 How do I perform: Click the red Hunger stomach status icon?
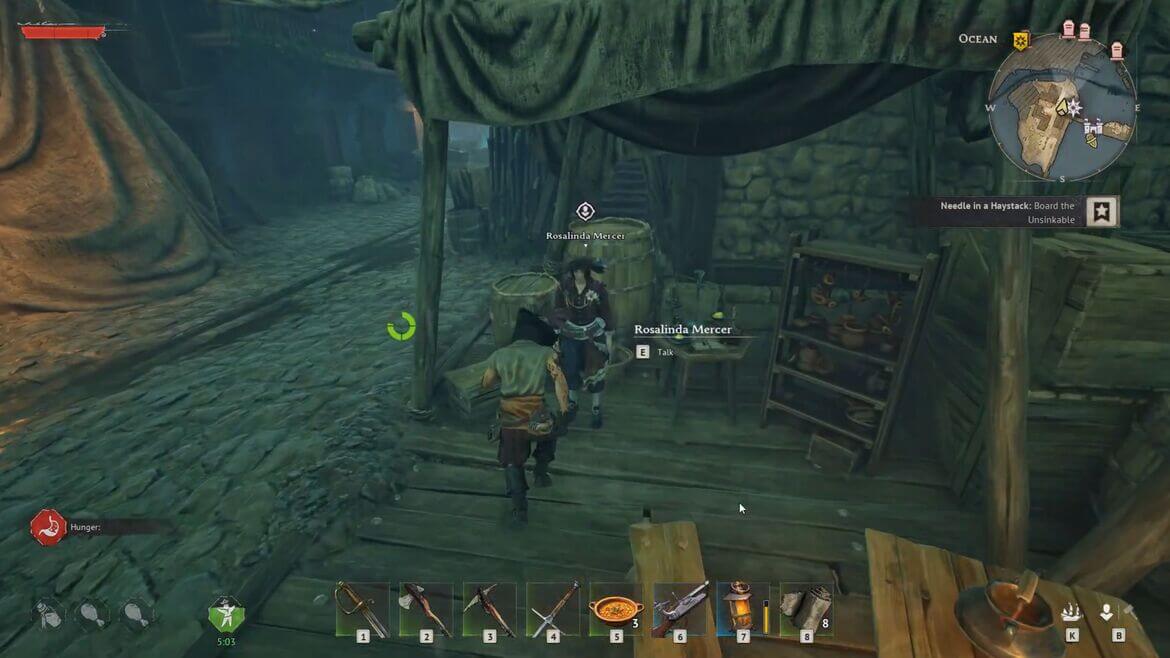[x=48, y=527]
